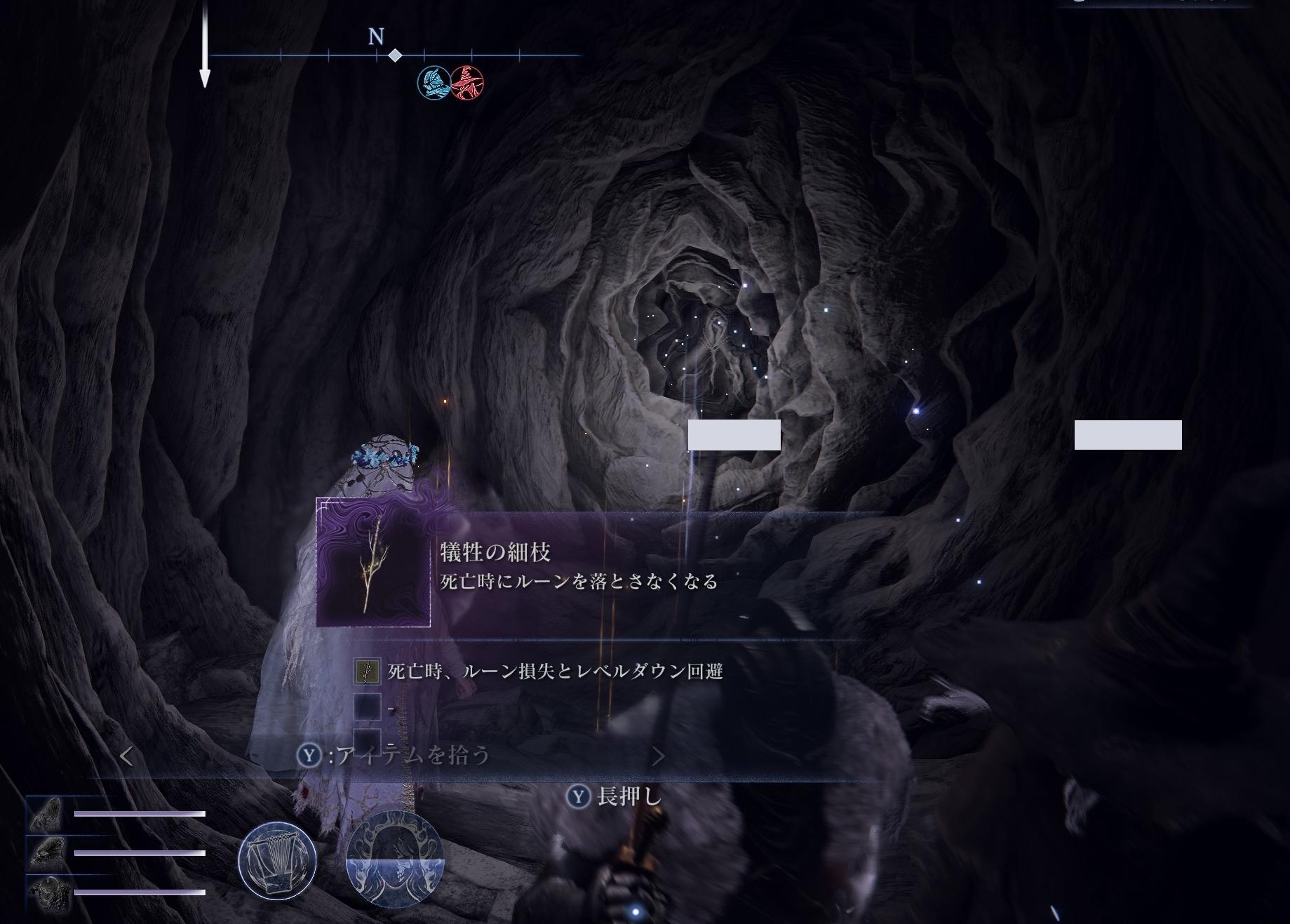
Task: Select the Sacrificial Twig item thumbnail
Action: [373, 563]
